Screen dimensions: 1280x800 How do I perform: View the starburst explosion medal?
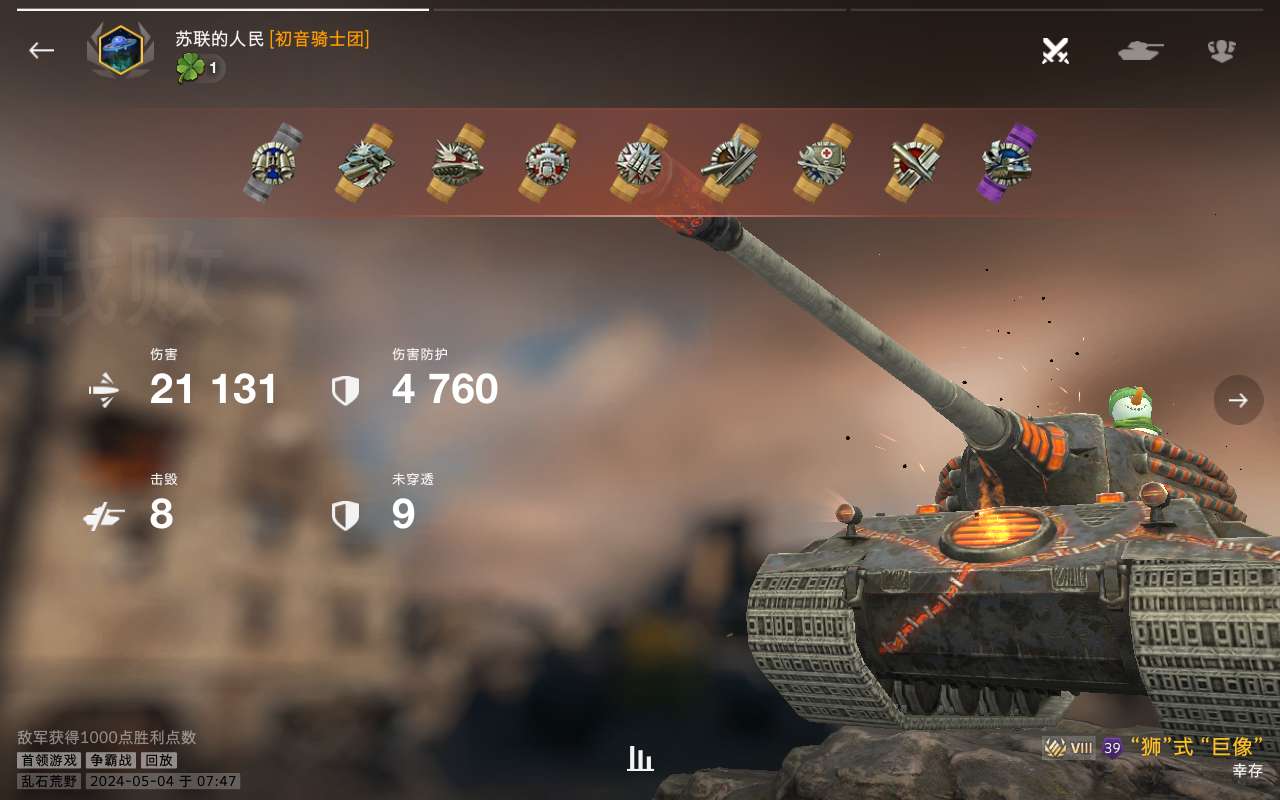coord(639,162)
